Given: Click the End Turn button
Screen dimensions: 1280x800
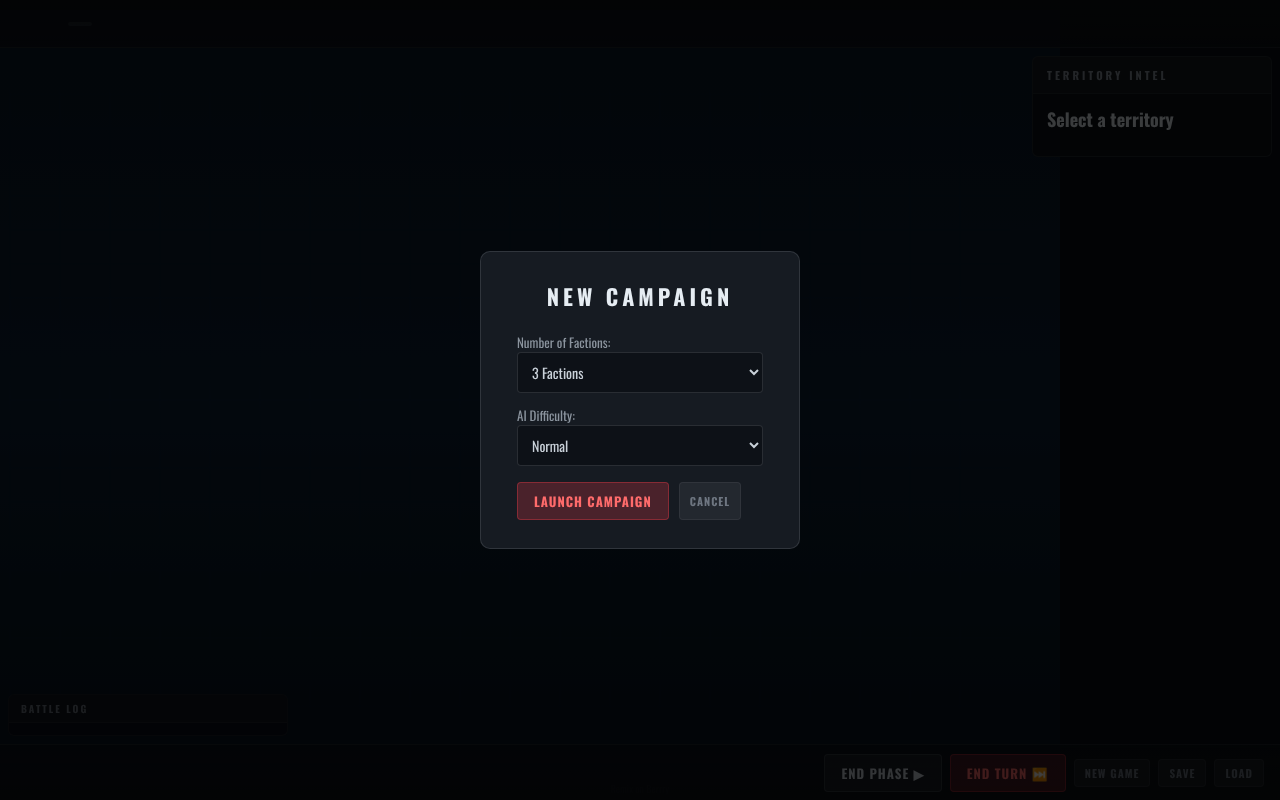Looking at the screenshot, I should [x=1007, y=773].
